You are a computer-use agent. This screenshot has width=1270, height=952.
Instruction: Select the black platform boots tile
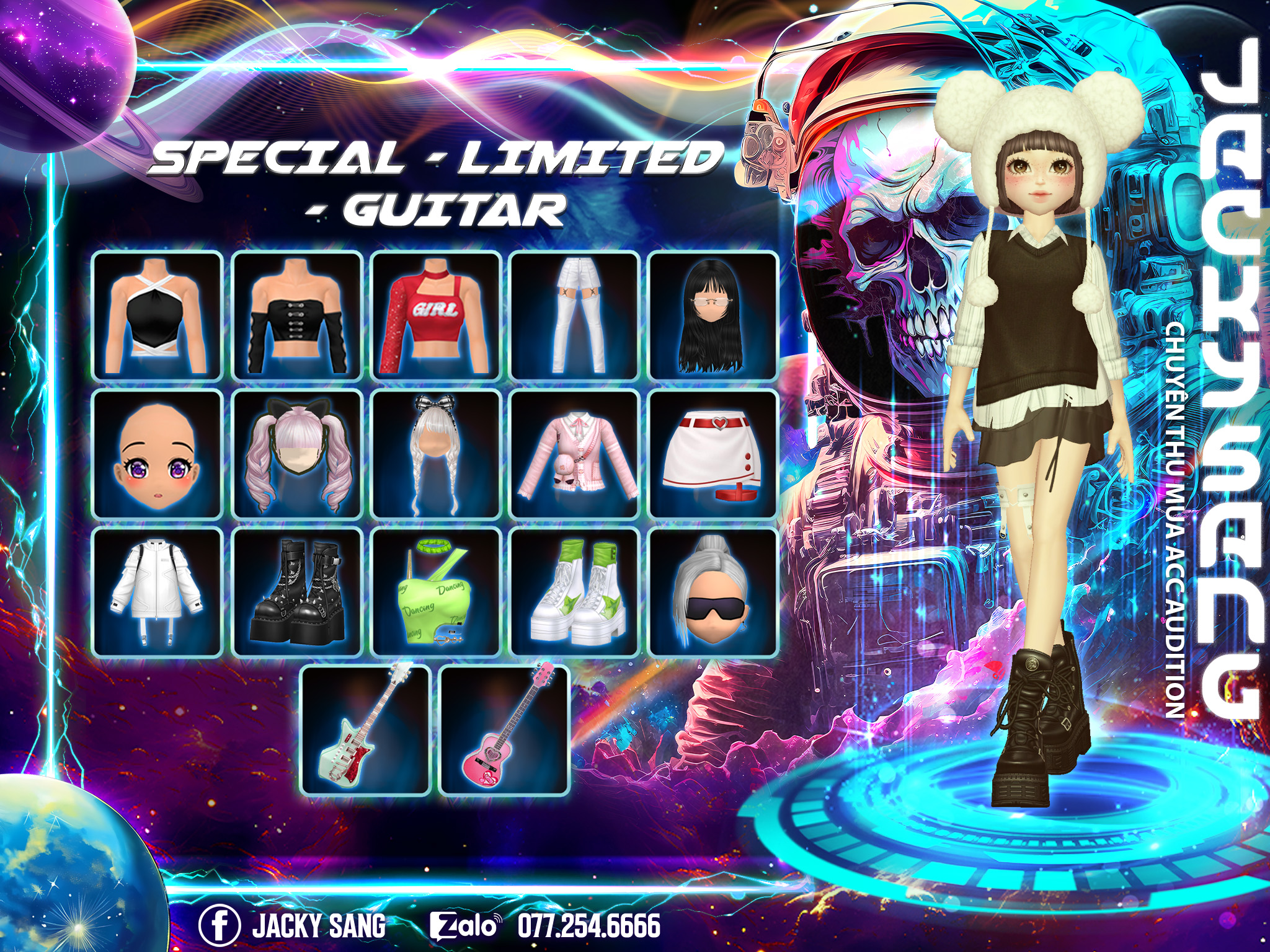[297, 593]
